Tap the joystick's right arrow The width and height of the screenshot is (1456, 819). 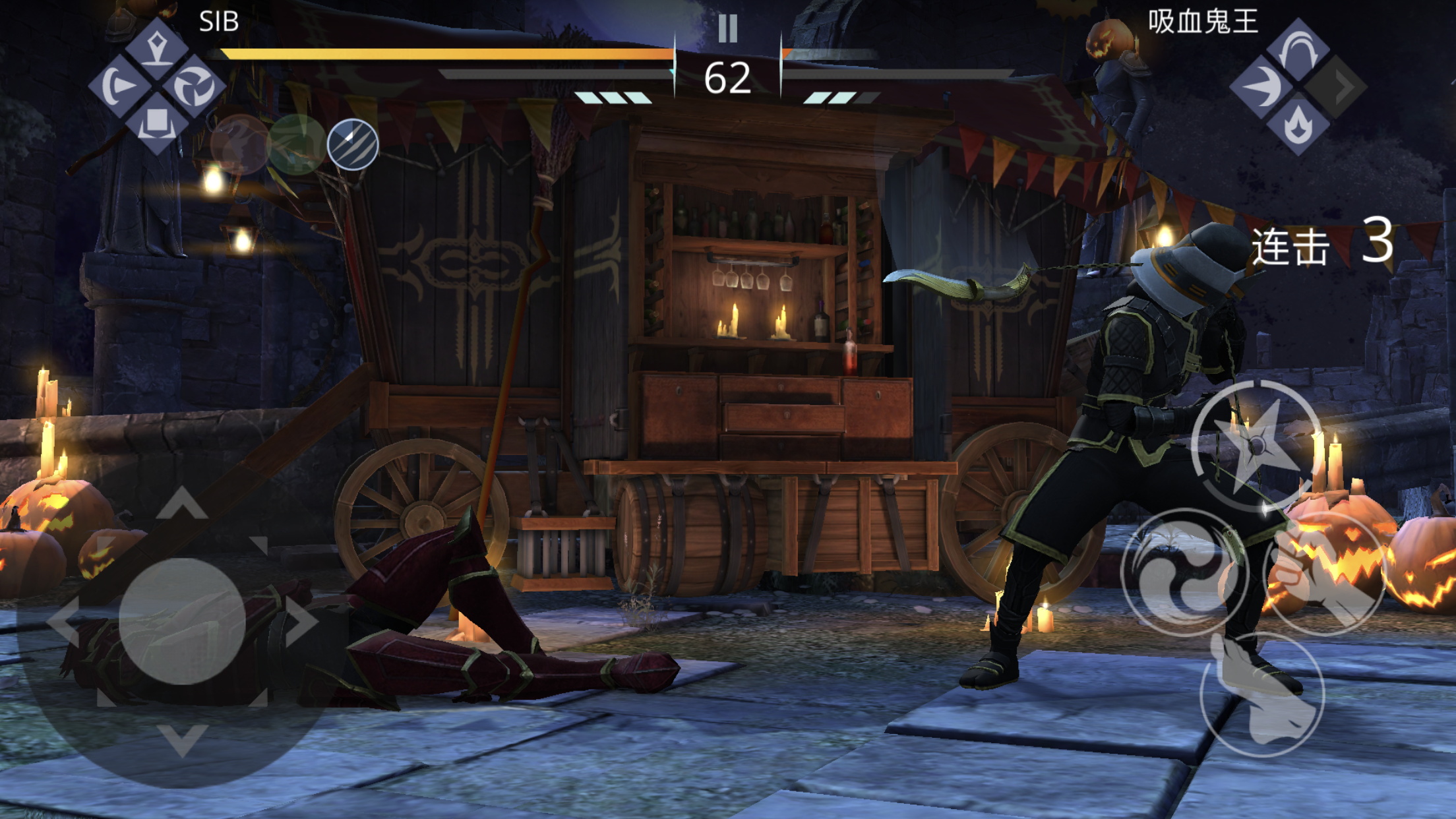[301, 621]
